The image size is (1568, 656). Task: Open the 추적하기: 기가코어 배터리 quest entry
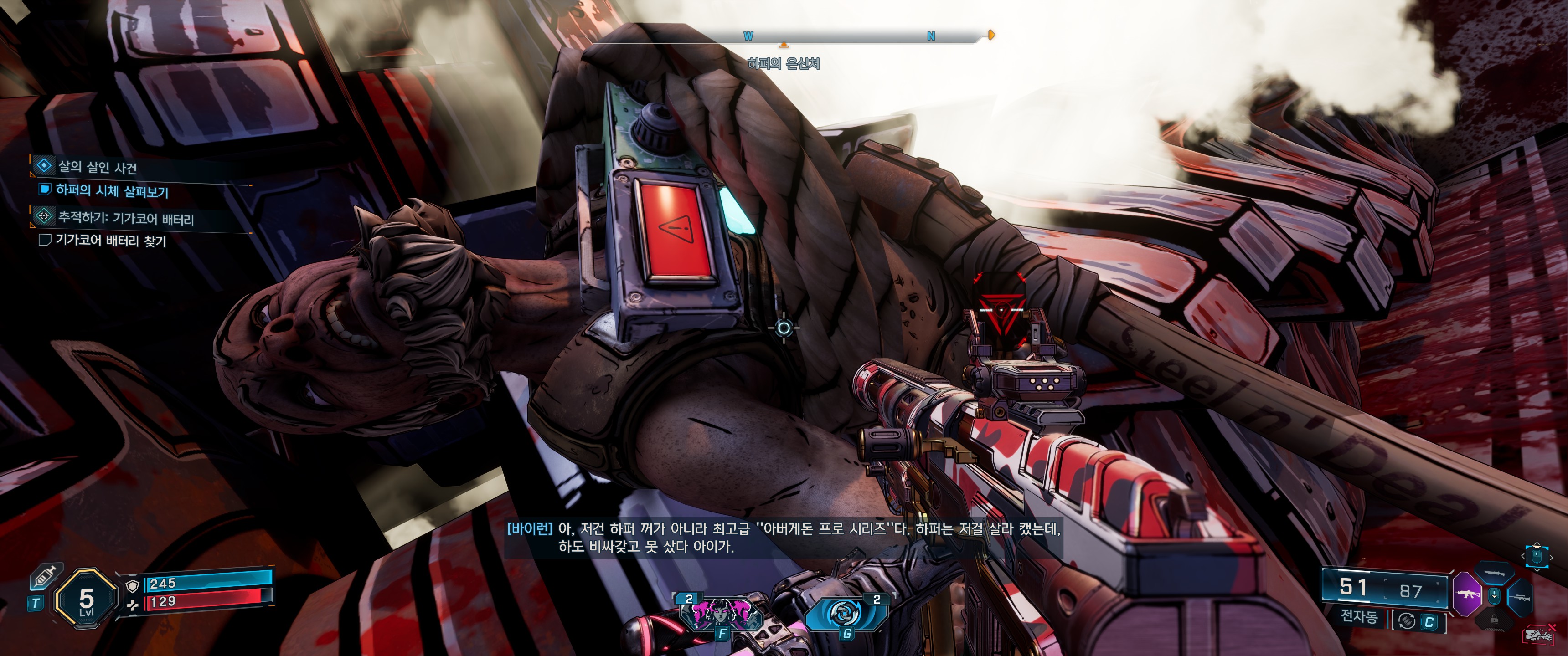click(125, 218)
